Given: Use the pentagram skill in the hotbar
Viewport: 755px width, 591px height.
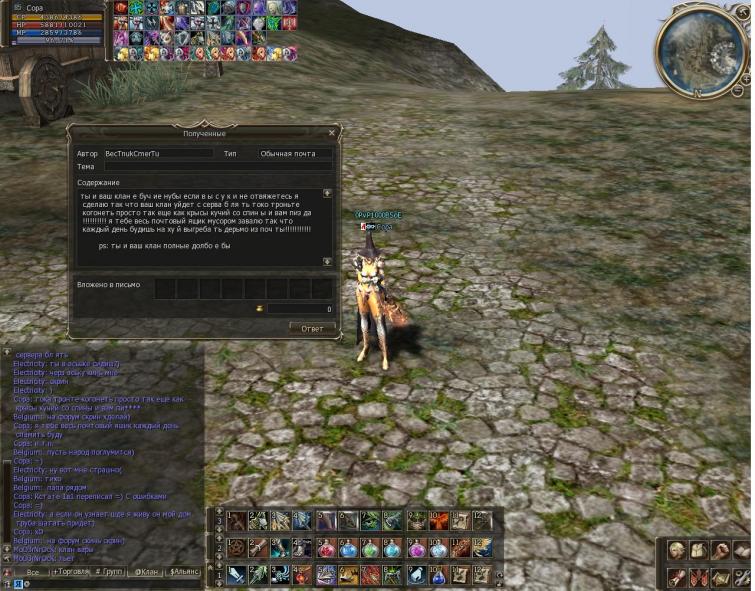Looking at the screenshot, I should [x=236, y=548].
